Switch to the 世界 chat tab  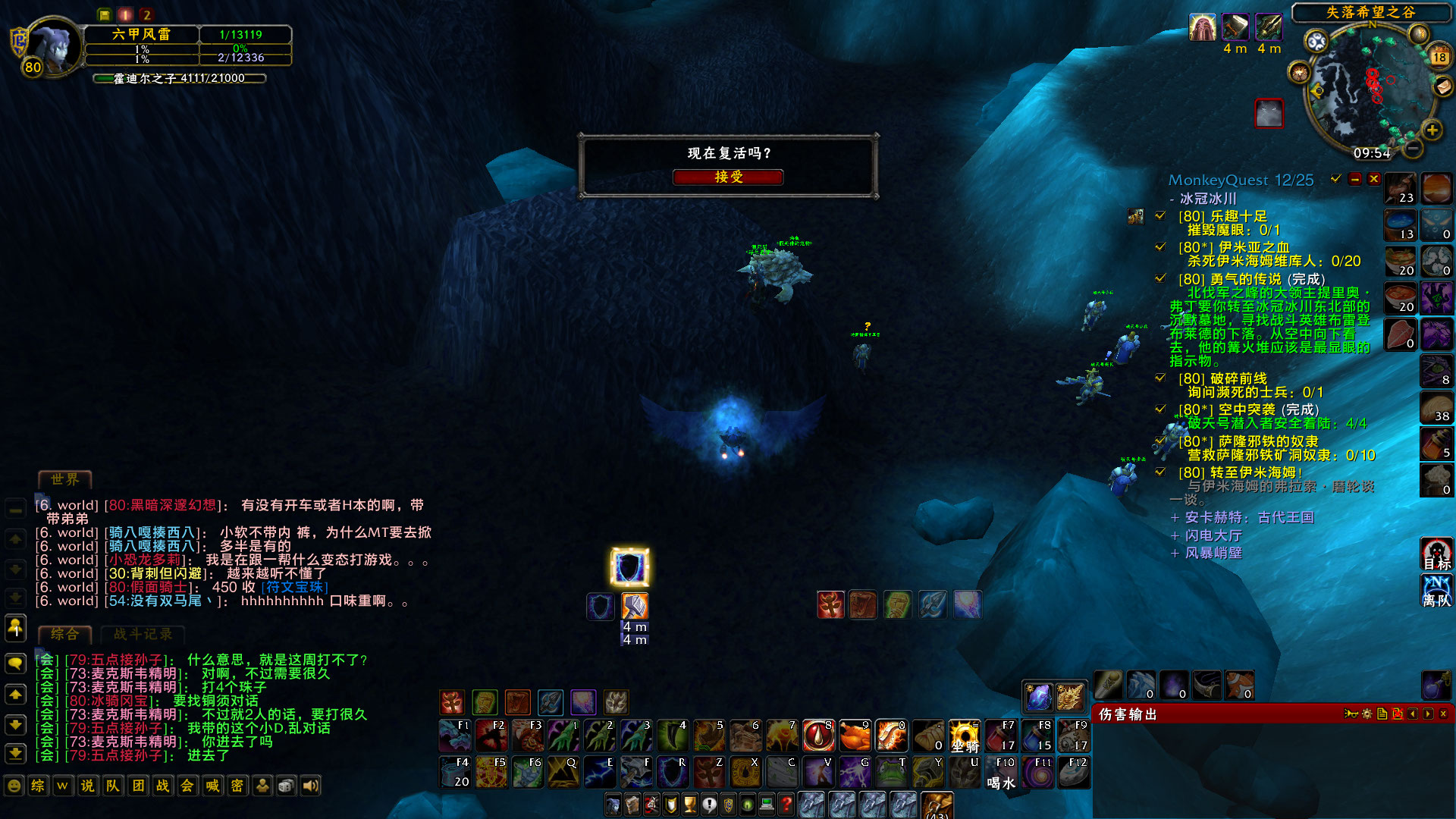click(65, 479)
